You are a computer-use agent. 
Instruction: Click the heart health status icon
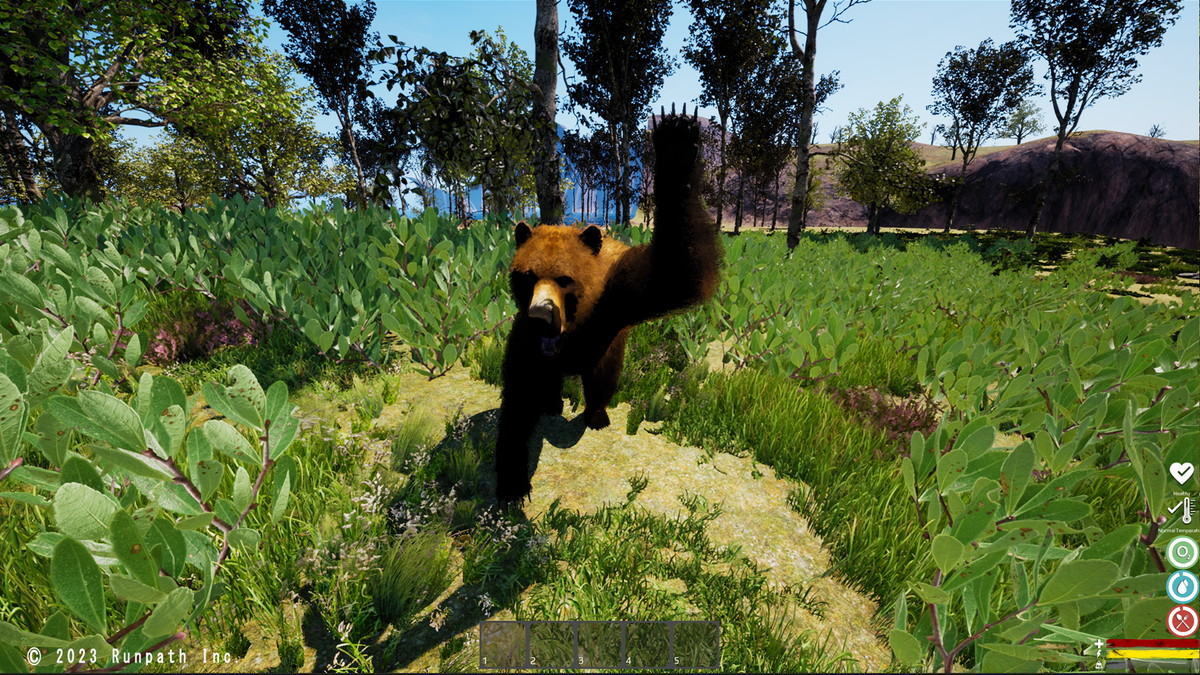pos(1182,472)
